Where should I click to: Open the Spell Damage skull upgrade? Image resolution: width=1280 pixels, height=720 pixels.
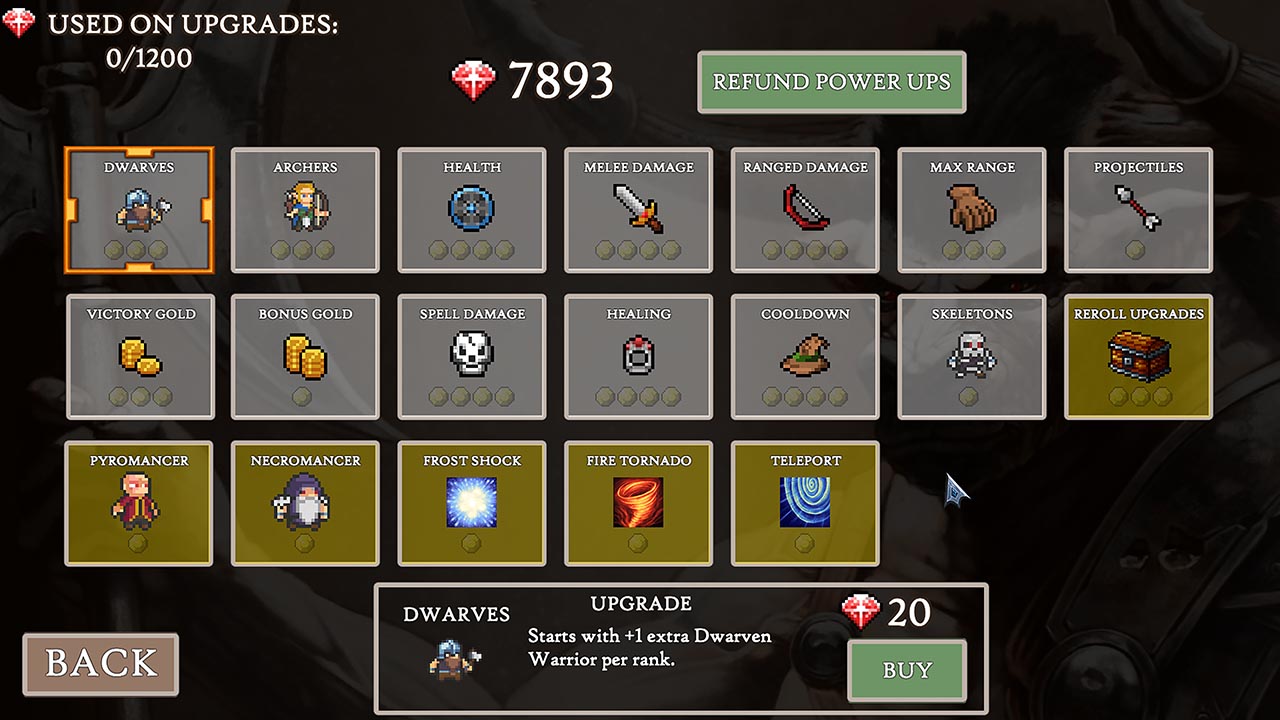(x=471, y=357)
